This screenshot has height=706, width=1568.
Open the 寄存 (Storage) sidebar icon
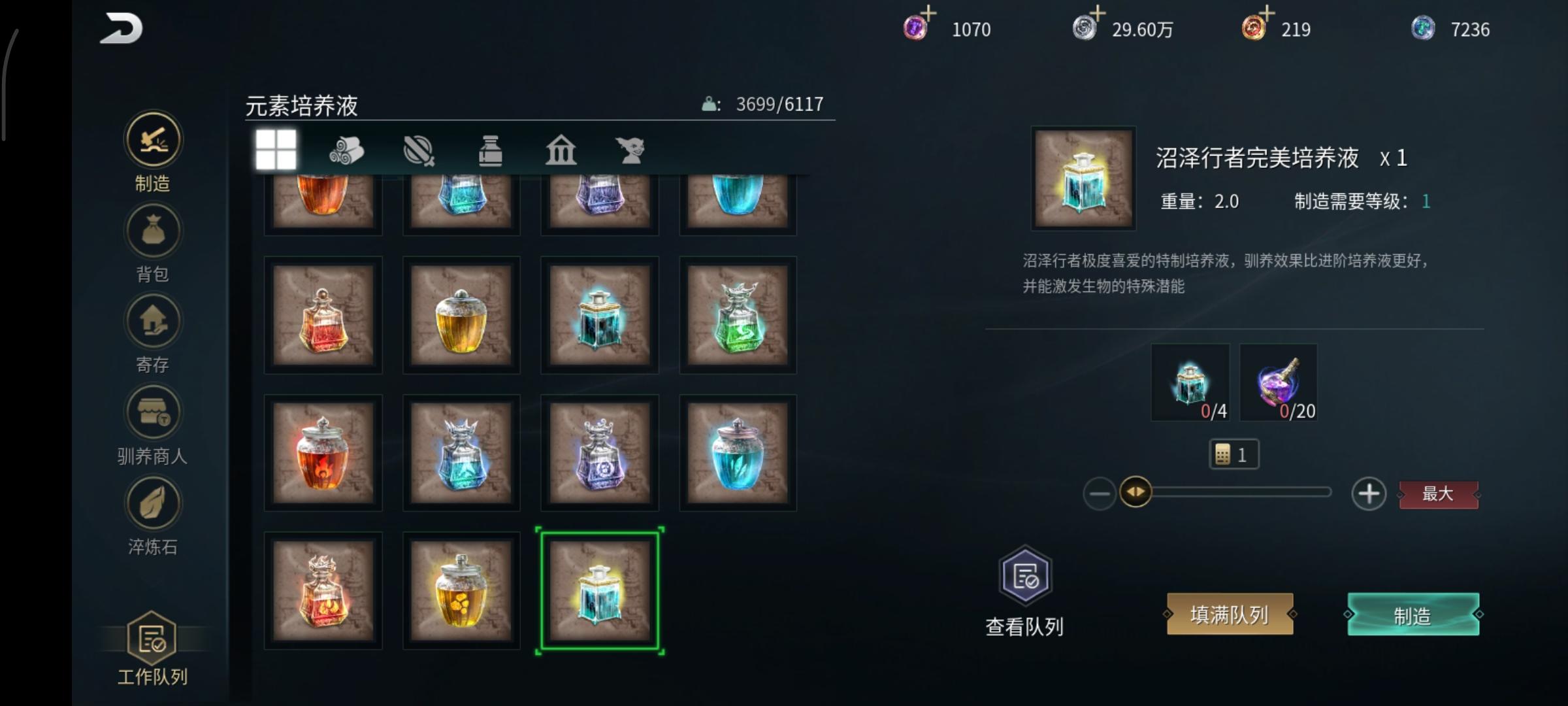[x=152, y=322]
